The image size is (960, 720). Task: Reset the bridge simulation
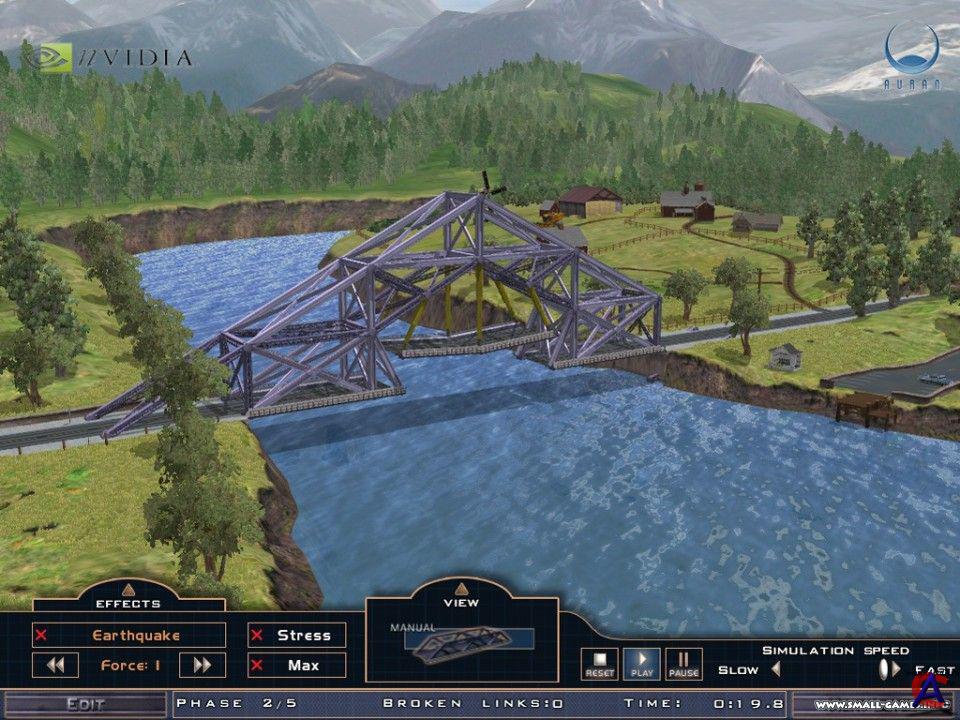pos(600,664)
